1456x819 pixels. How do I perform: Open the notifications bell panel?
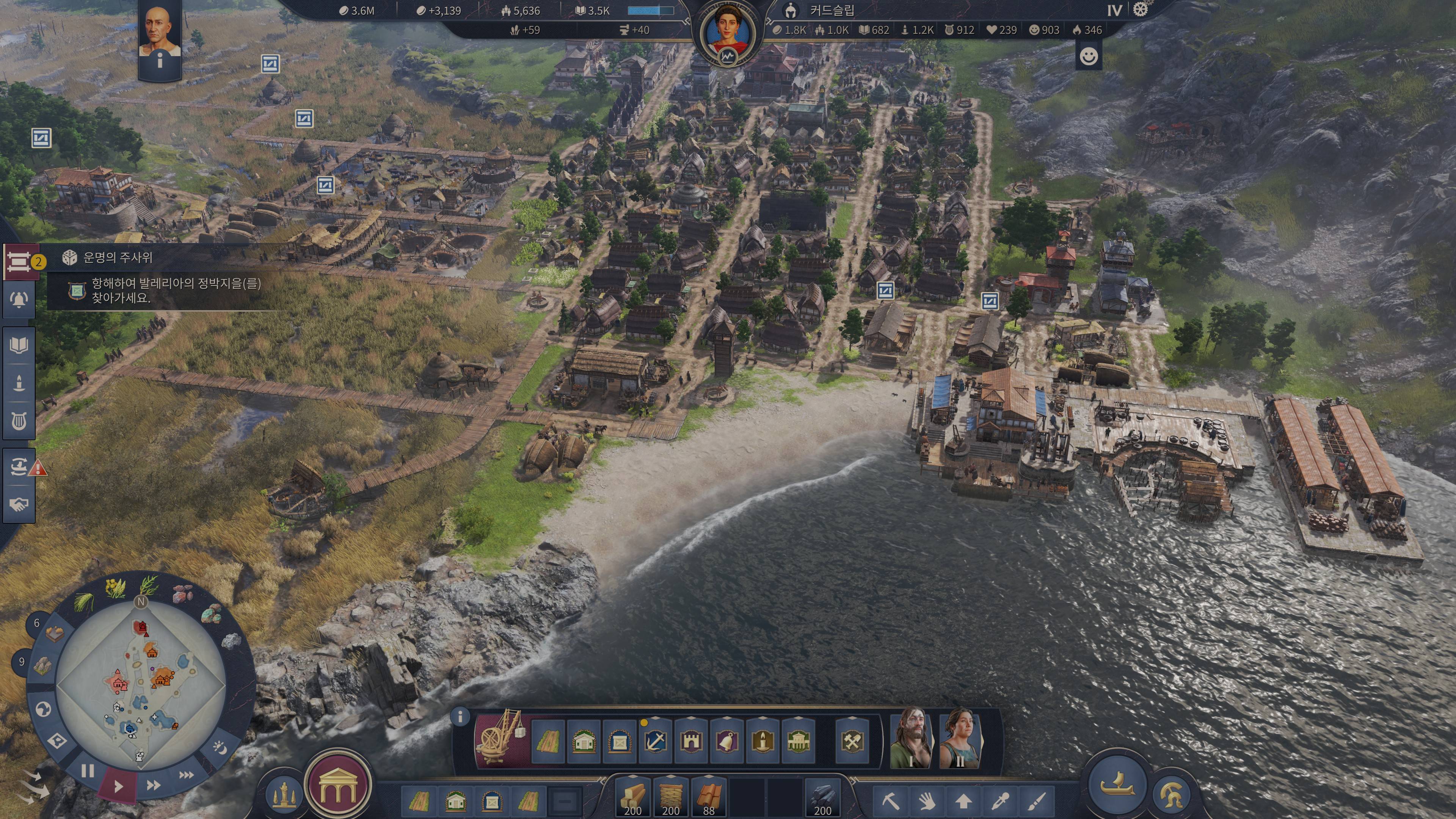point(19,300)
